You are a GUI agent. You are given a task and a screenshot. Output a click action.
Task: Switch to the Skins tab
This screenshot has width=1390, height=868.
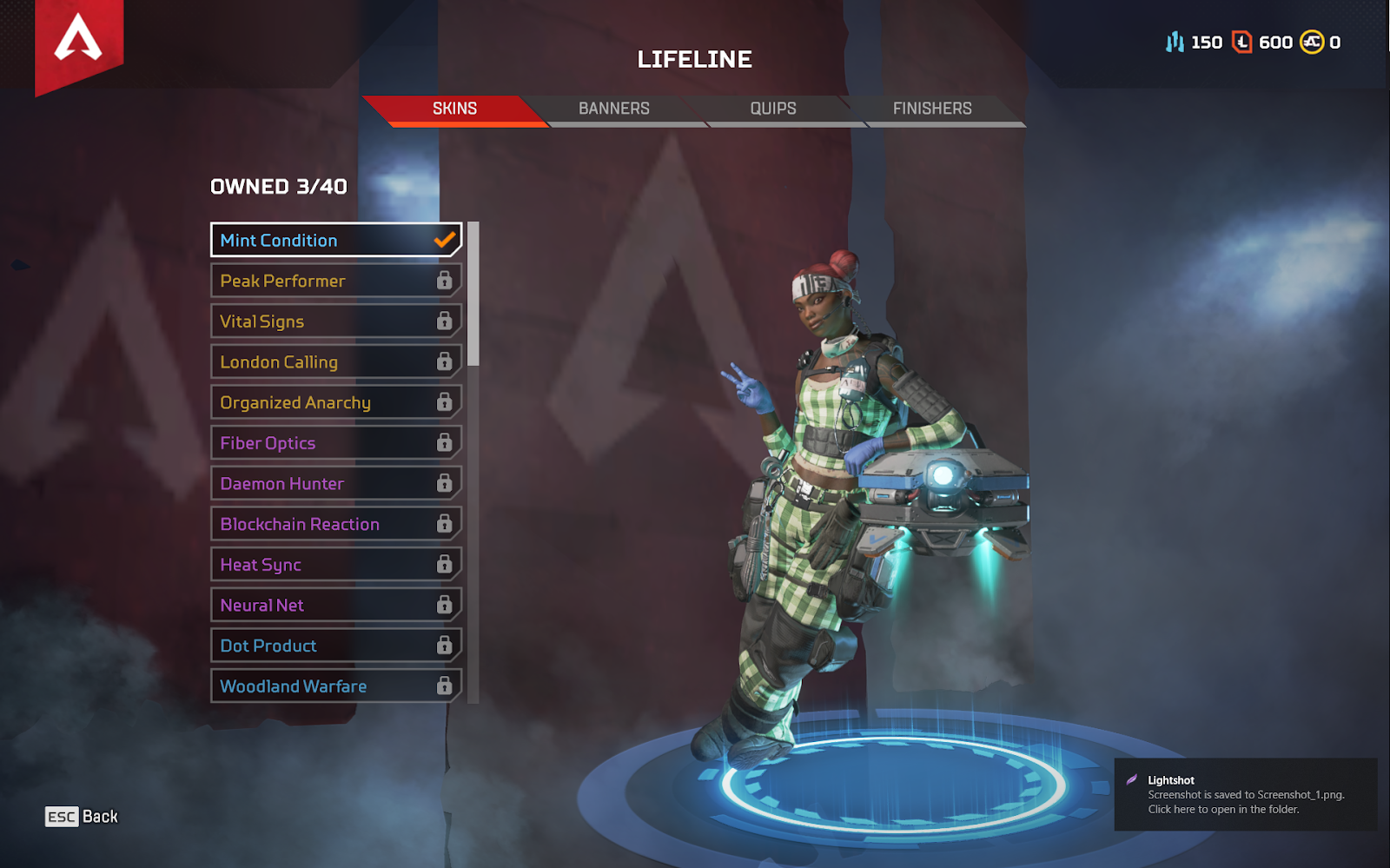pos(454,109)
